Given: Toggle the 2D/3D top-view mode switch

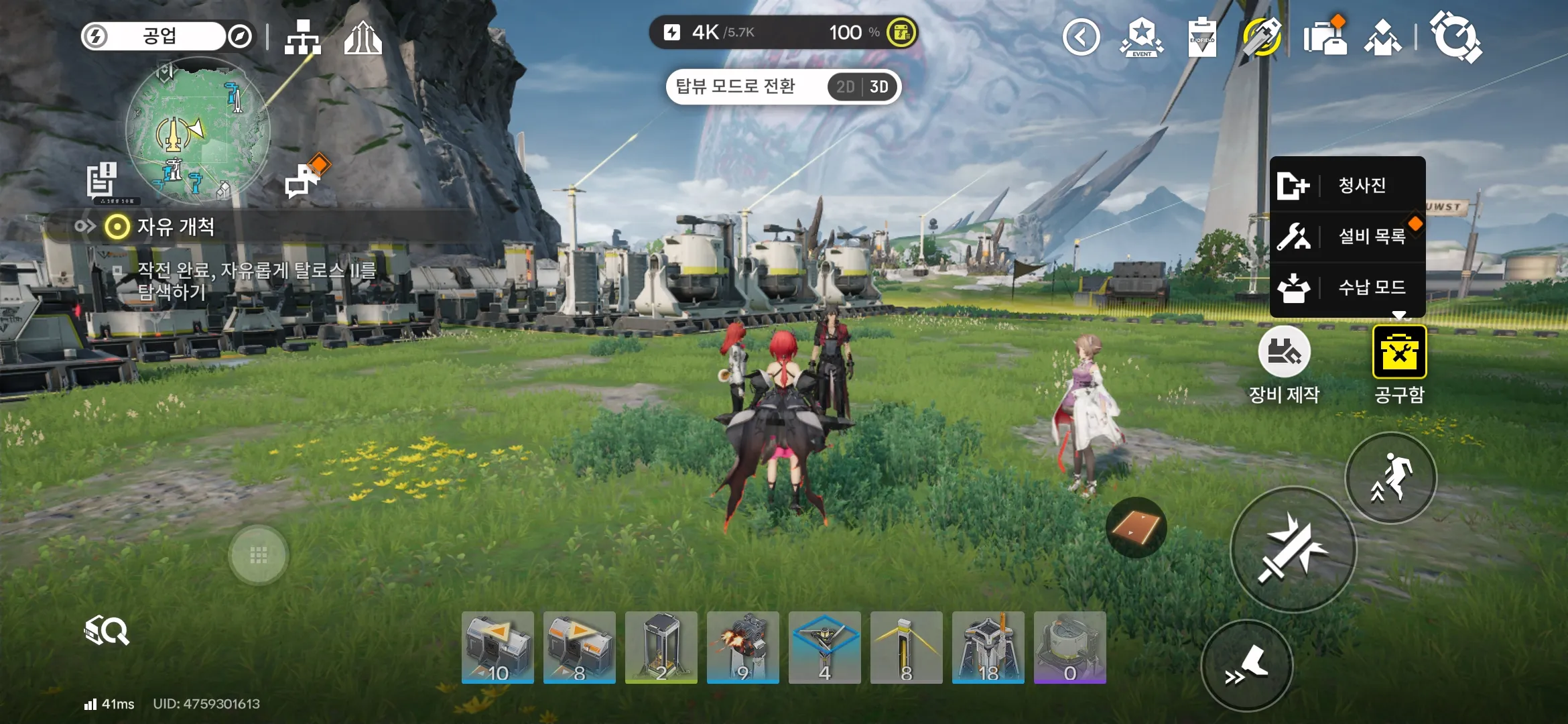Looking at the screenshot, I should pyautogui.click(x=862, y=87).
